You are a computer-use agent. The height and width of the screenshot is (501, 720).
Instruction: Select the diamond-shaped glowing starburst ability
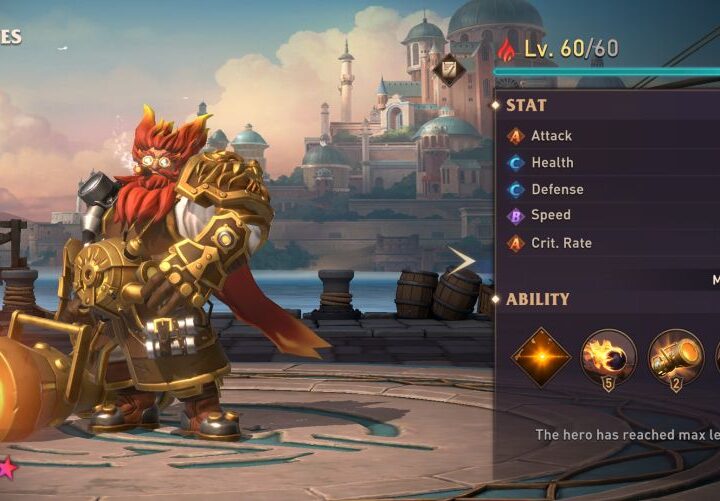click(x=541, y=357)
